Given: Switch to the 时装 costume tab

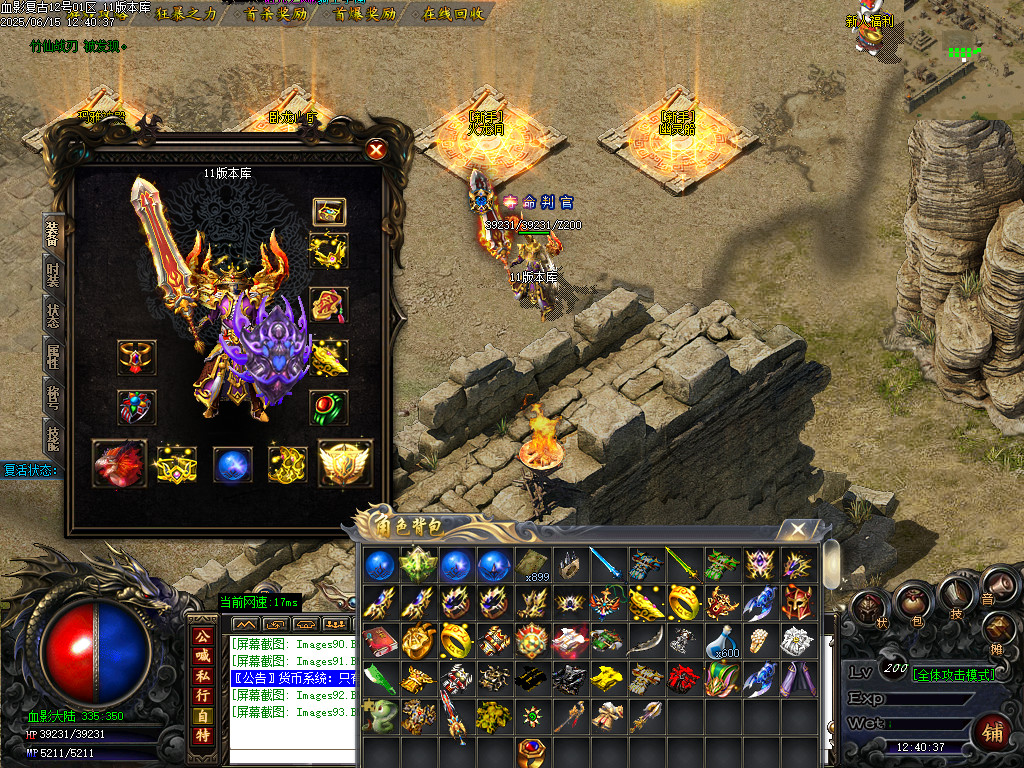Looking at the screenshot, I should pos(54,274).
